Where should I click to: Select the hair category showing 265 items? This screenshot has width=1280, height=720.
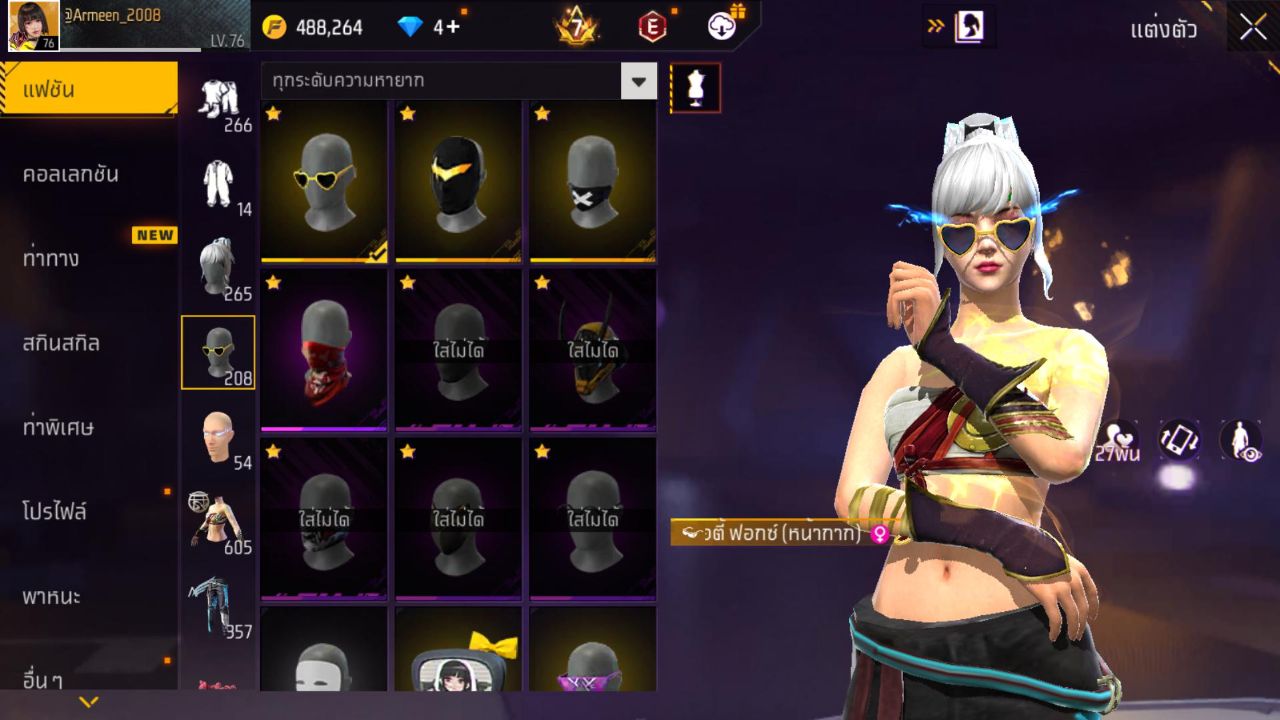218,265
